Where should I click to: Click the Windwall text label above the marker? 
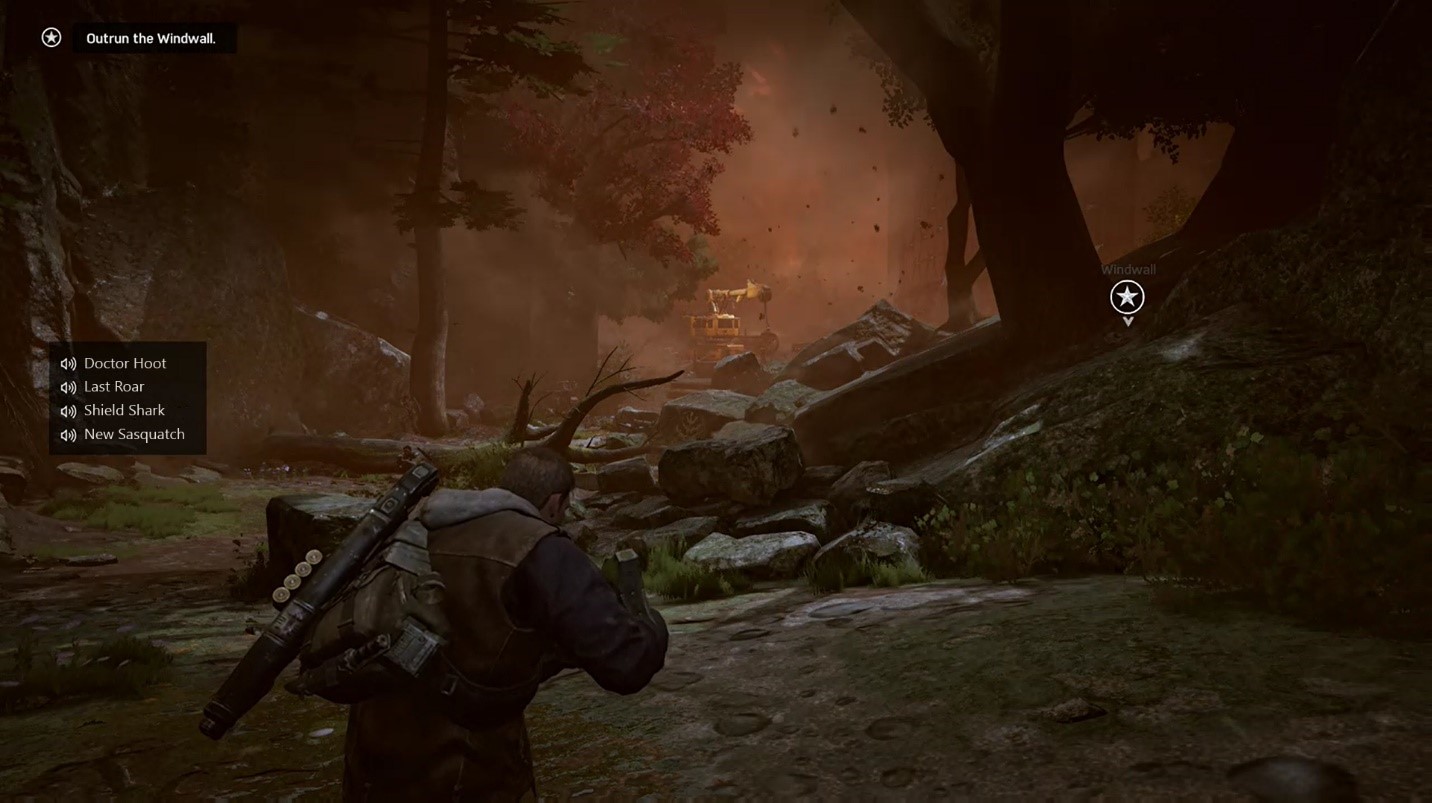coord(1128,269)
